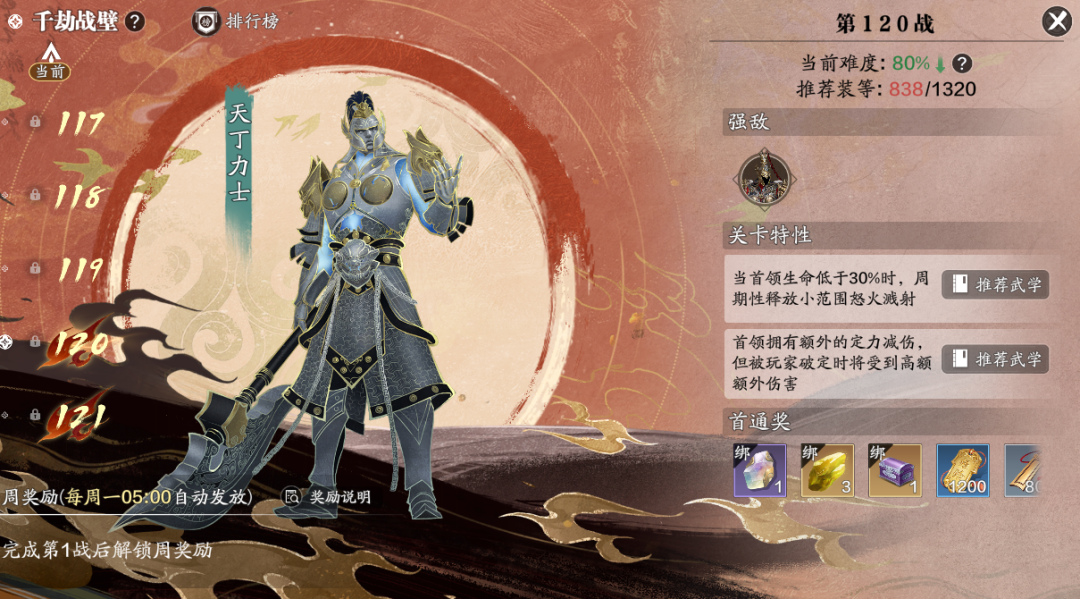Select stage 118 in the stage list
Viewport: 1080px width, 599px height.
(x=79, y=196)
